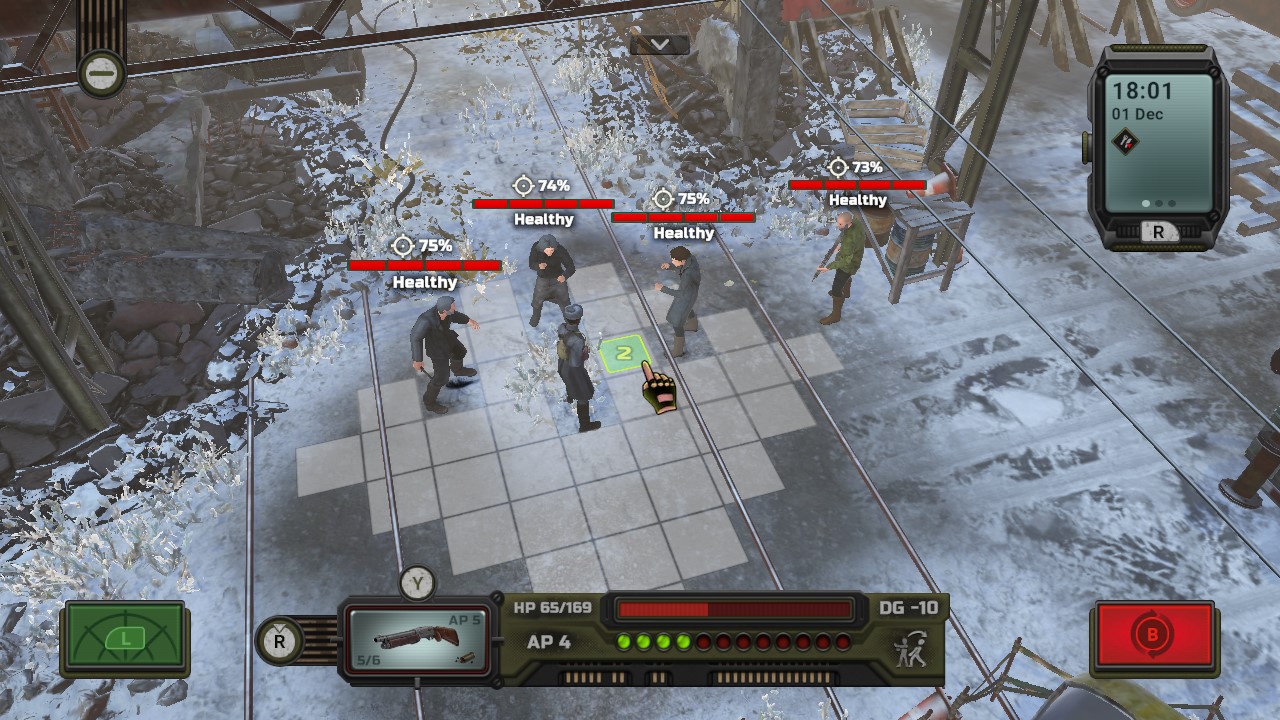The image size is (1280, 720).
Task: Select the crosshair over the leftmost 75% enemy
Action: (402, 243)
